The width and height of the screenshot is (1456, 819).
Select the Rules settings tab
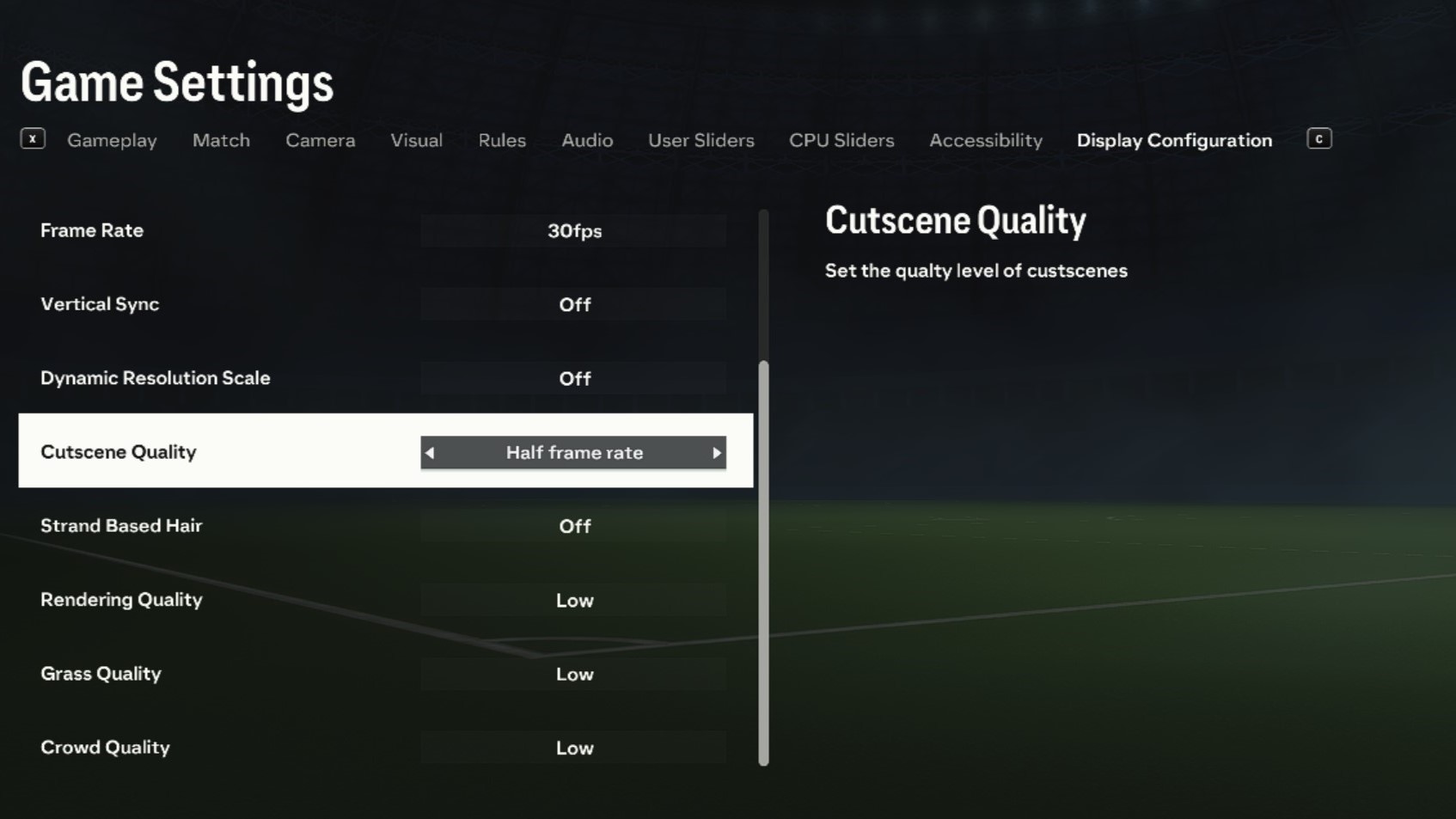pyautogui.click(x=502, y=140)
